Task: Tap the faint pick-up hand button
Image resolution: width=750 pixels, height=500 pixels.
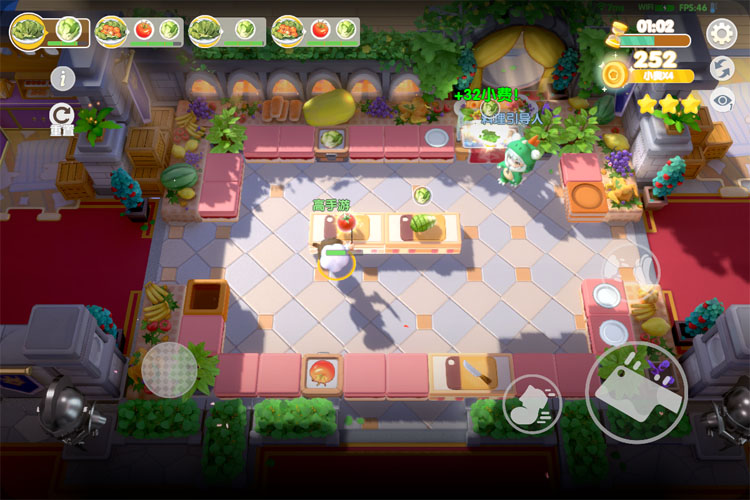Action: (632, 268)
